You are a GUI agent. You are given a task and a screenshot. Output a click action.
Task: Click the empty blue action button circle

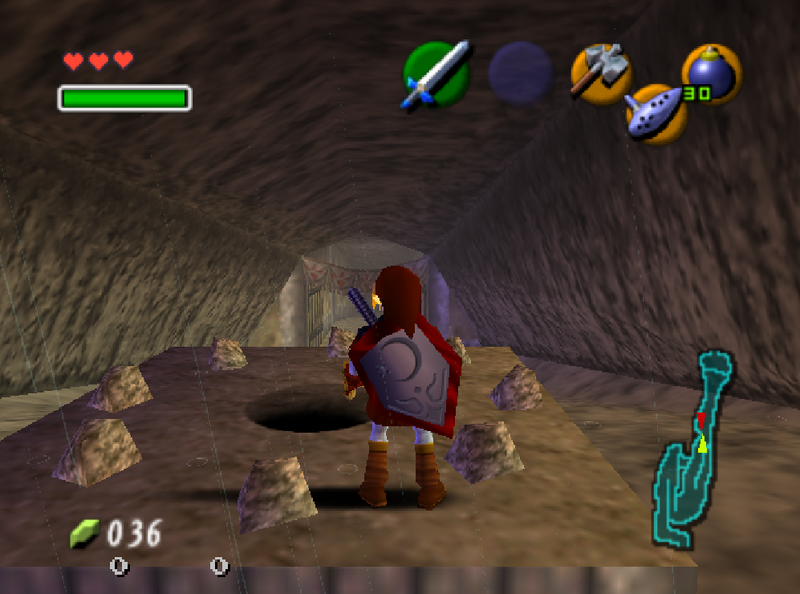pos(520,73)
